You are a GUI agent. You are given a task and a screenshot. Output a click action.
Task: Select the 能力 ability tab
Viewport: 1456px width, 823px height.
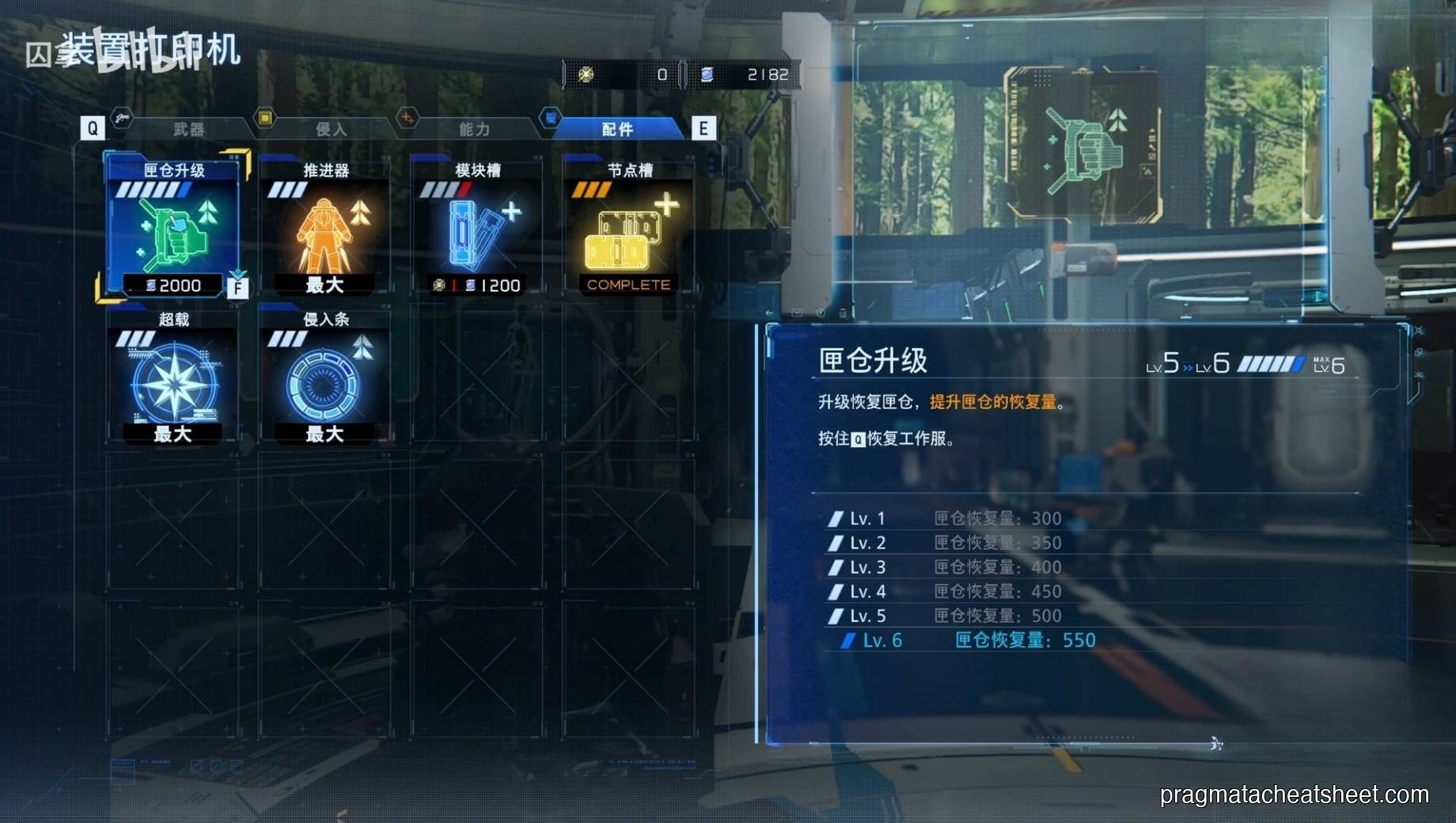(x=472, y=129)
